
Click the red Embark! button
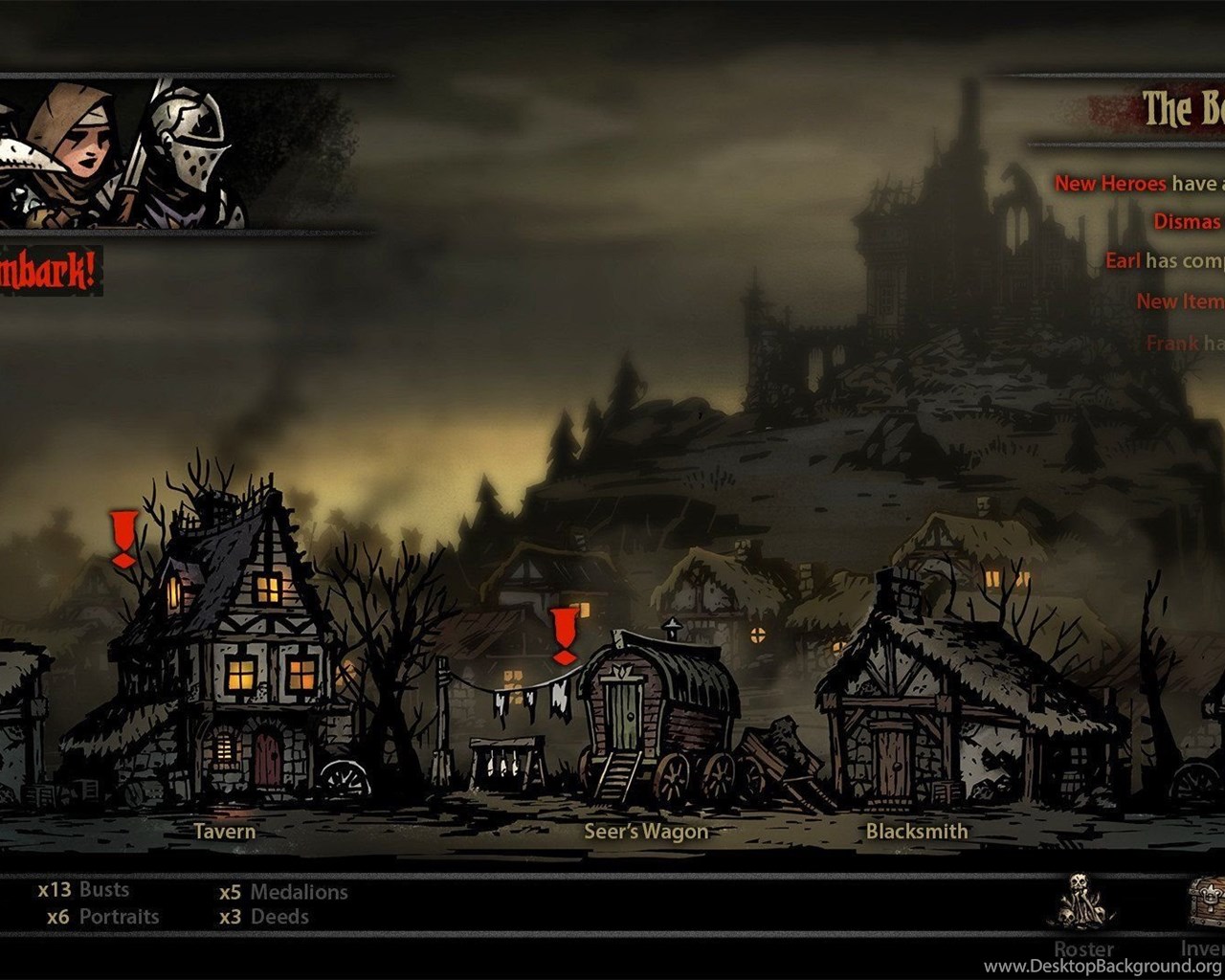pyautogui.click(x=48, y=272)
